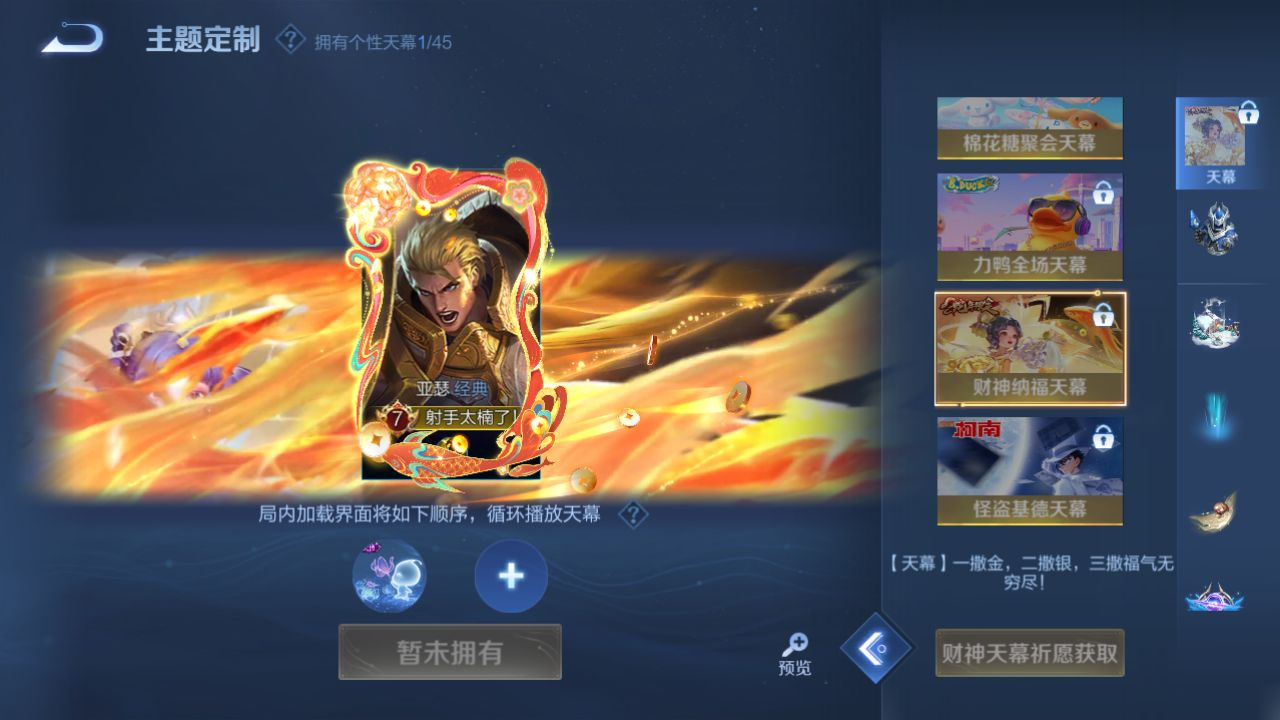Show help for the loop playback order
This screenshot has width=1280, height=720.
point(633,515)
